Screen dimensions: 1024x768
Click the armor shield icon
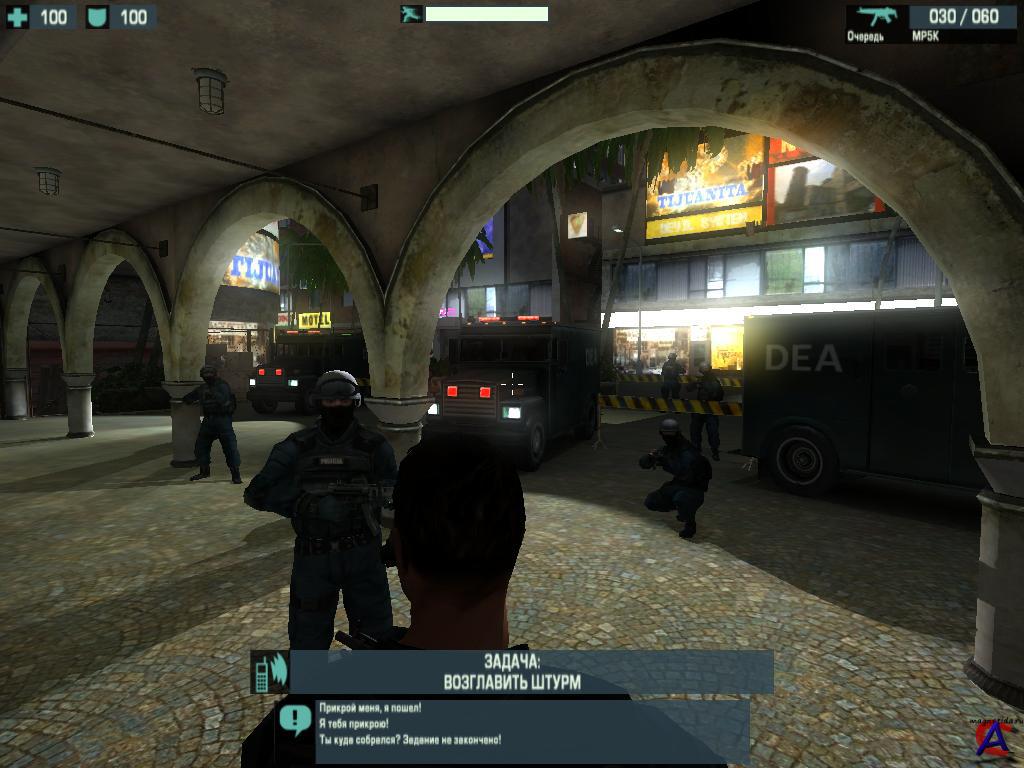(96, 17)
